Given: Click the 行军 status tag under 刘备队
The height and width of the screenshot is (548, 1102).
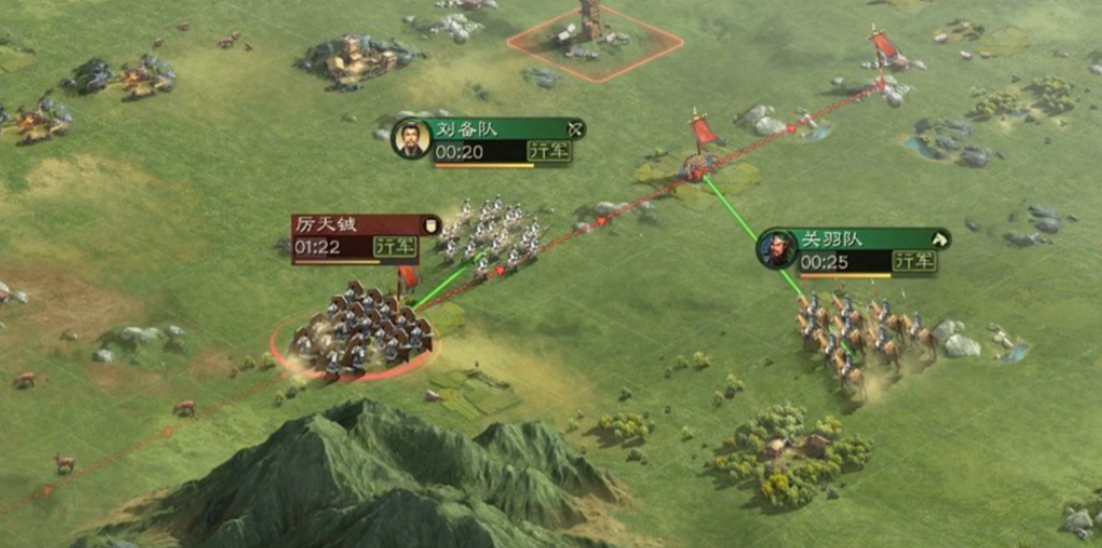Looking at the screenshot, I should point(549,152).
